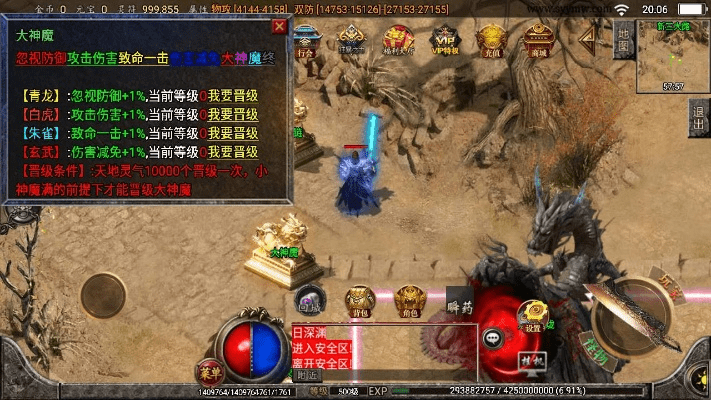
Task: Open the chat speech-bubble button
Action: [x=493, y=338]
